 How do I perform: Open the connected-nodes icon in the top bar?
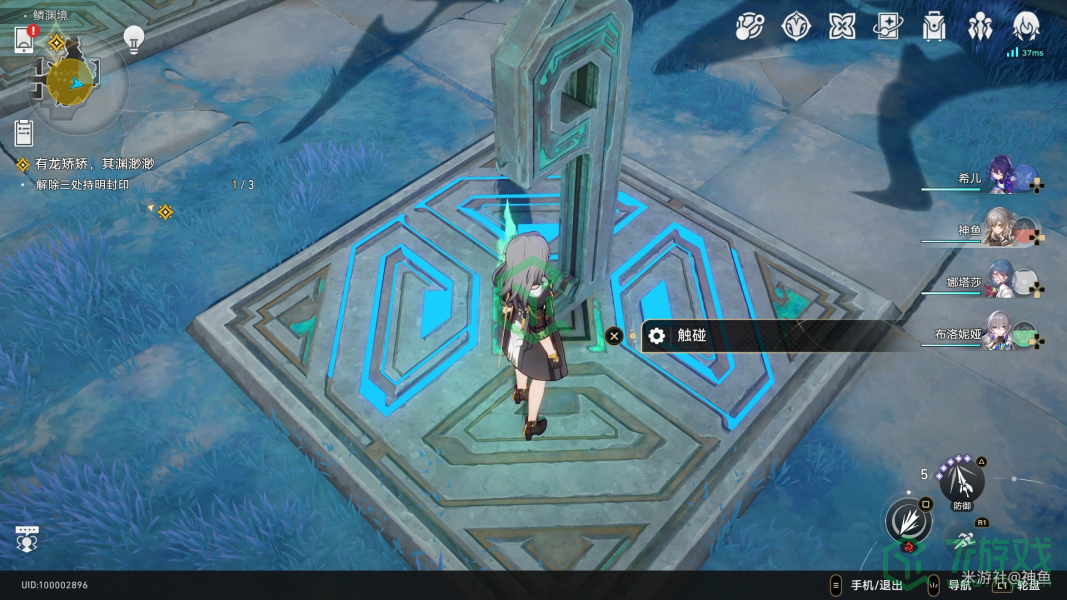click(x=750, y=27)
